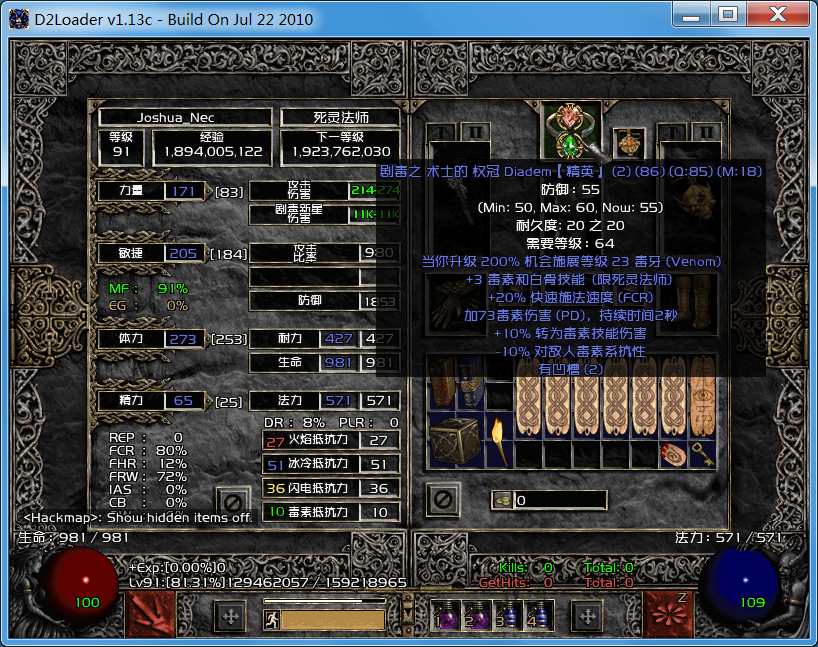Use the fourth belt potion
818x647 pixels.
[x=539, y=615]
